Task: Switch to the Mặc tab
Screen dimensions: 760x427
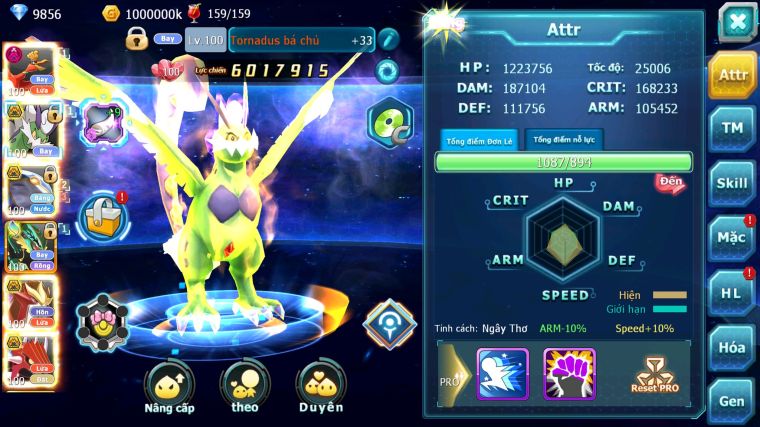Action: click(732, 237)
